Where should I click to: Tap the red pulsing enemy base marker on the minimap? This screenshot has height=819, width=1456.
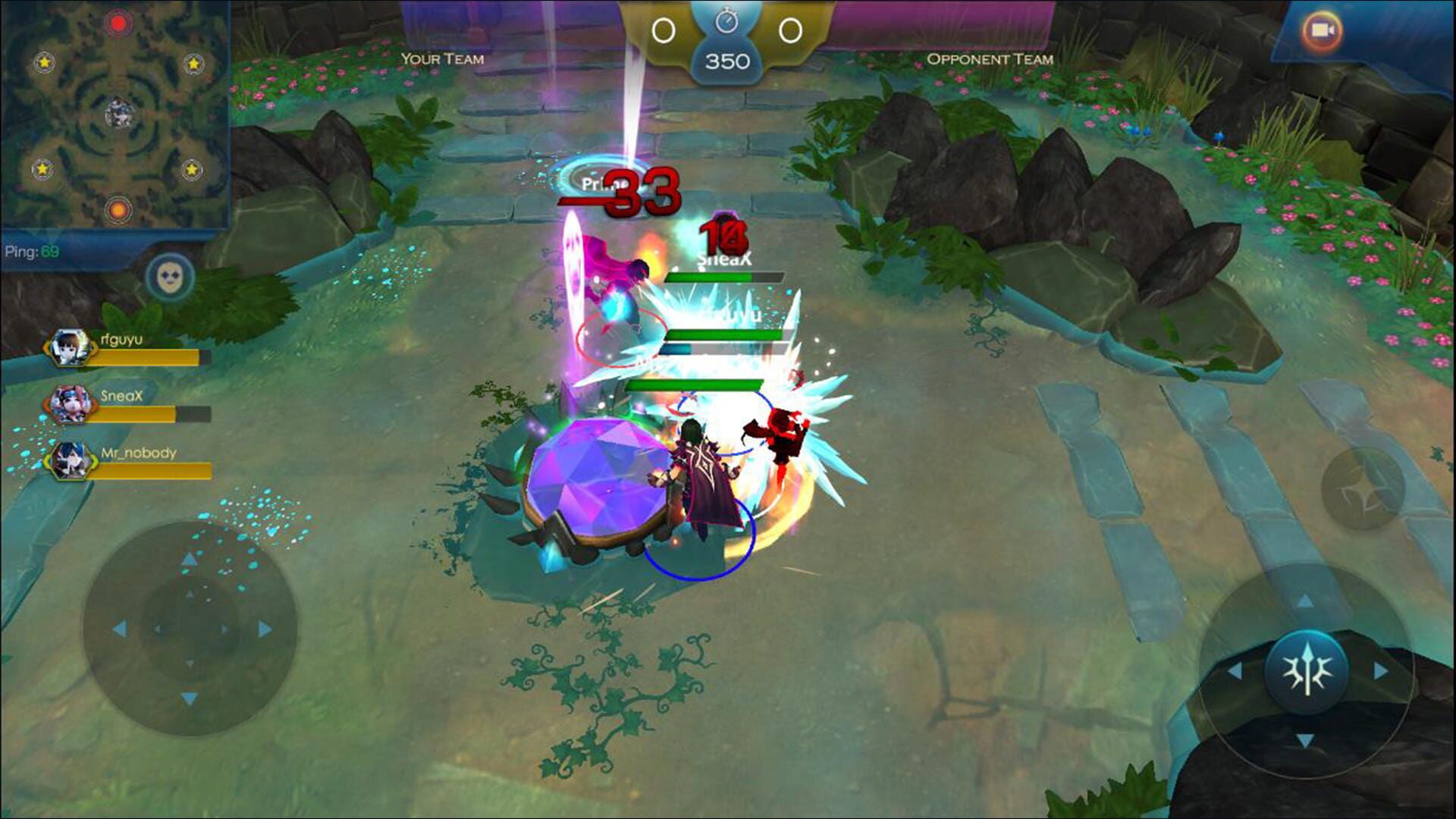[x=118, y=24]
